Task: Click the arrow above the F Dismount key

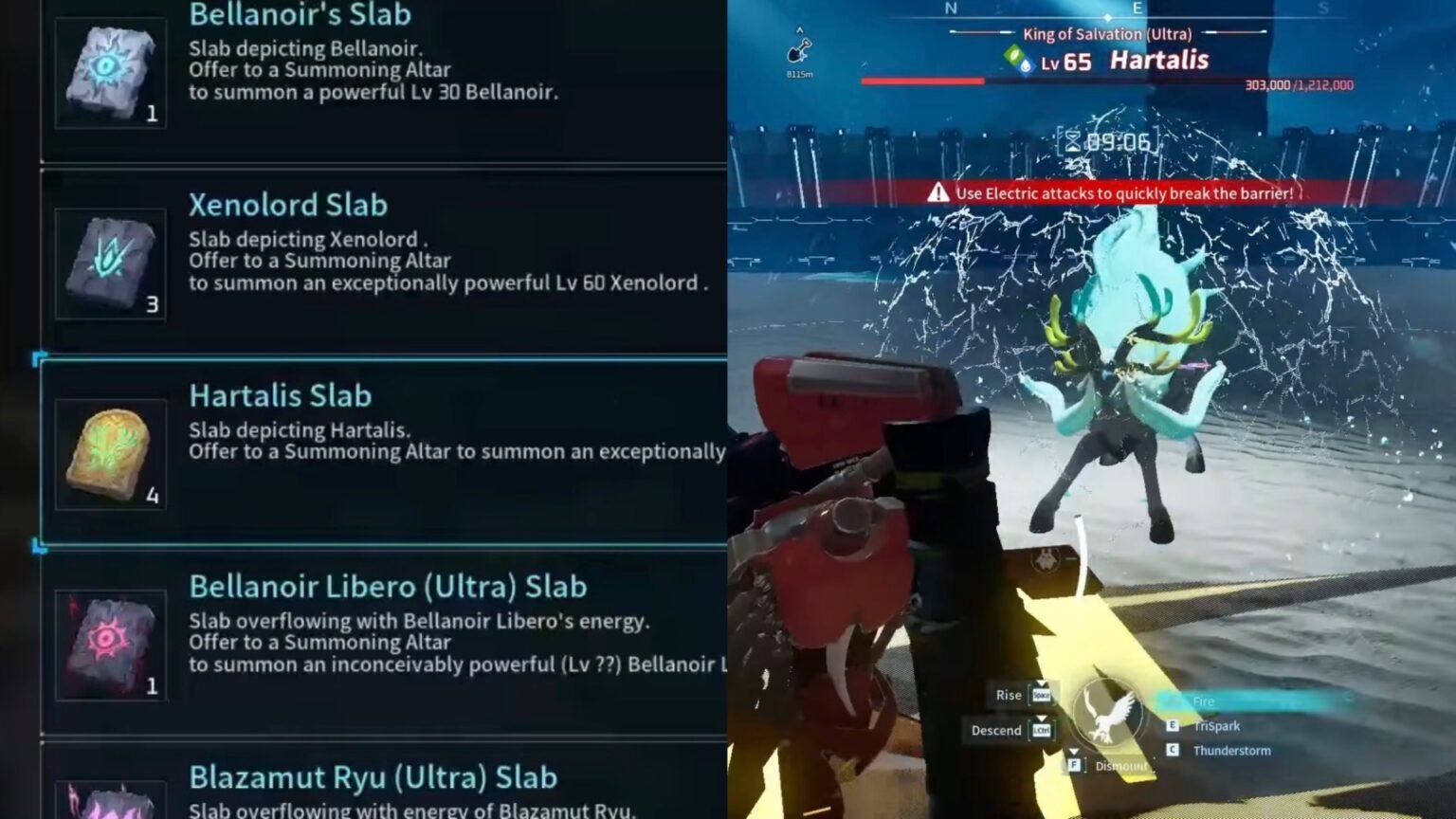Action: [x=1073, y=751]
